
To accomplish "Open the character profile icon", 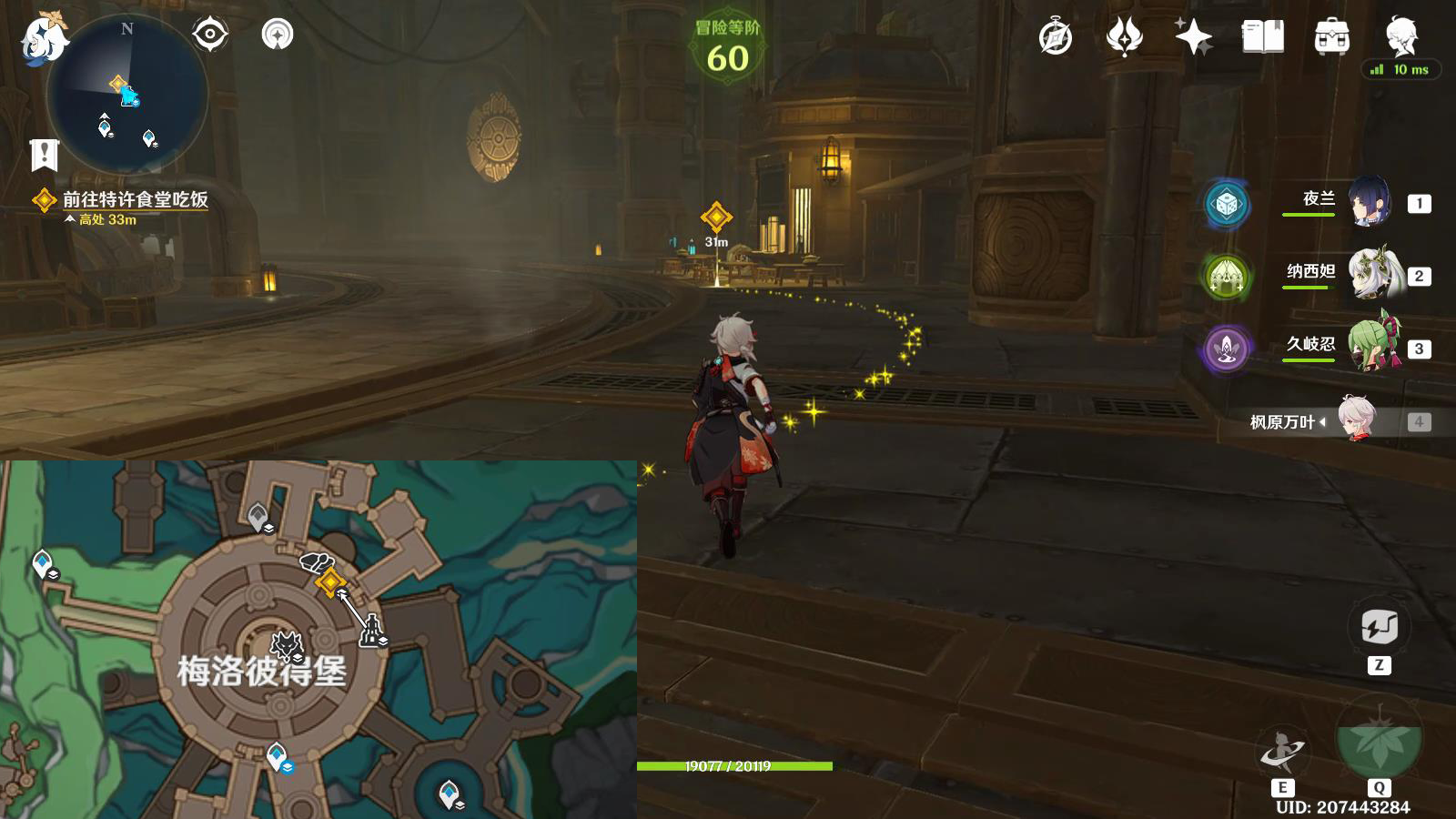I will pyautogui.click(x=1401, y=36).
